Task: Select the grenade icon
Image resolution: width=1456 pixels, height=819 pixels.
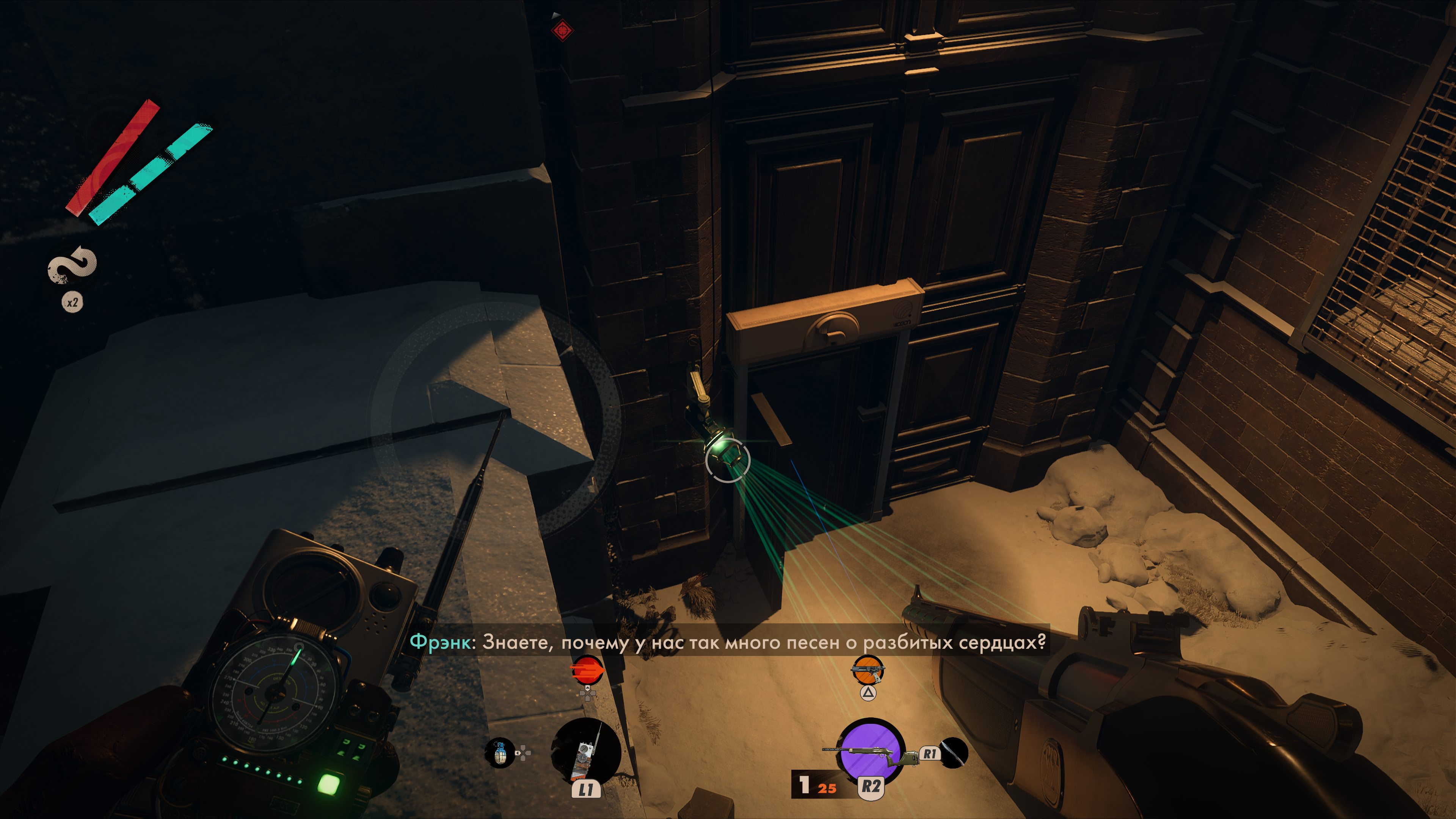Action: (x=500, y=752)
